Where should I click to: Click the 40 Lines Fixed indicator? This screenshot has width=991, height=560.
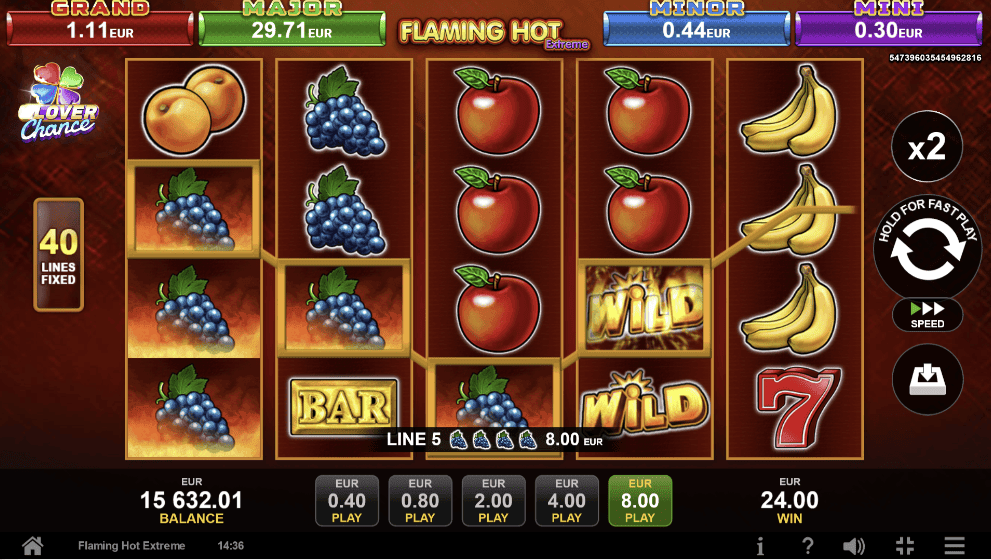tap(58, 255)
